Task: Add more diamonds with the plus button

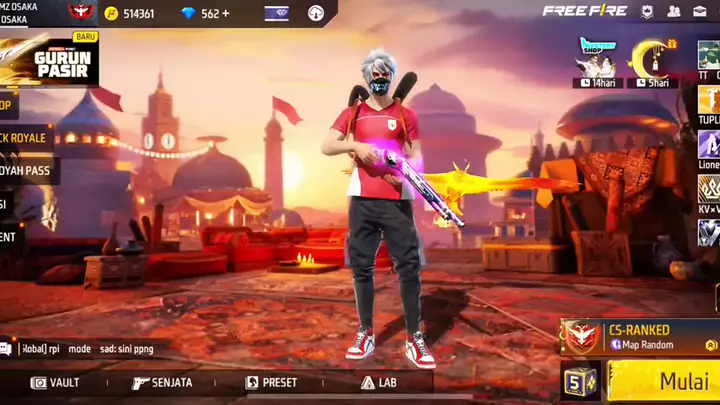Action: click(226, 13)
